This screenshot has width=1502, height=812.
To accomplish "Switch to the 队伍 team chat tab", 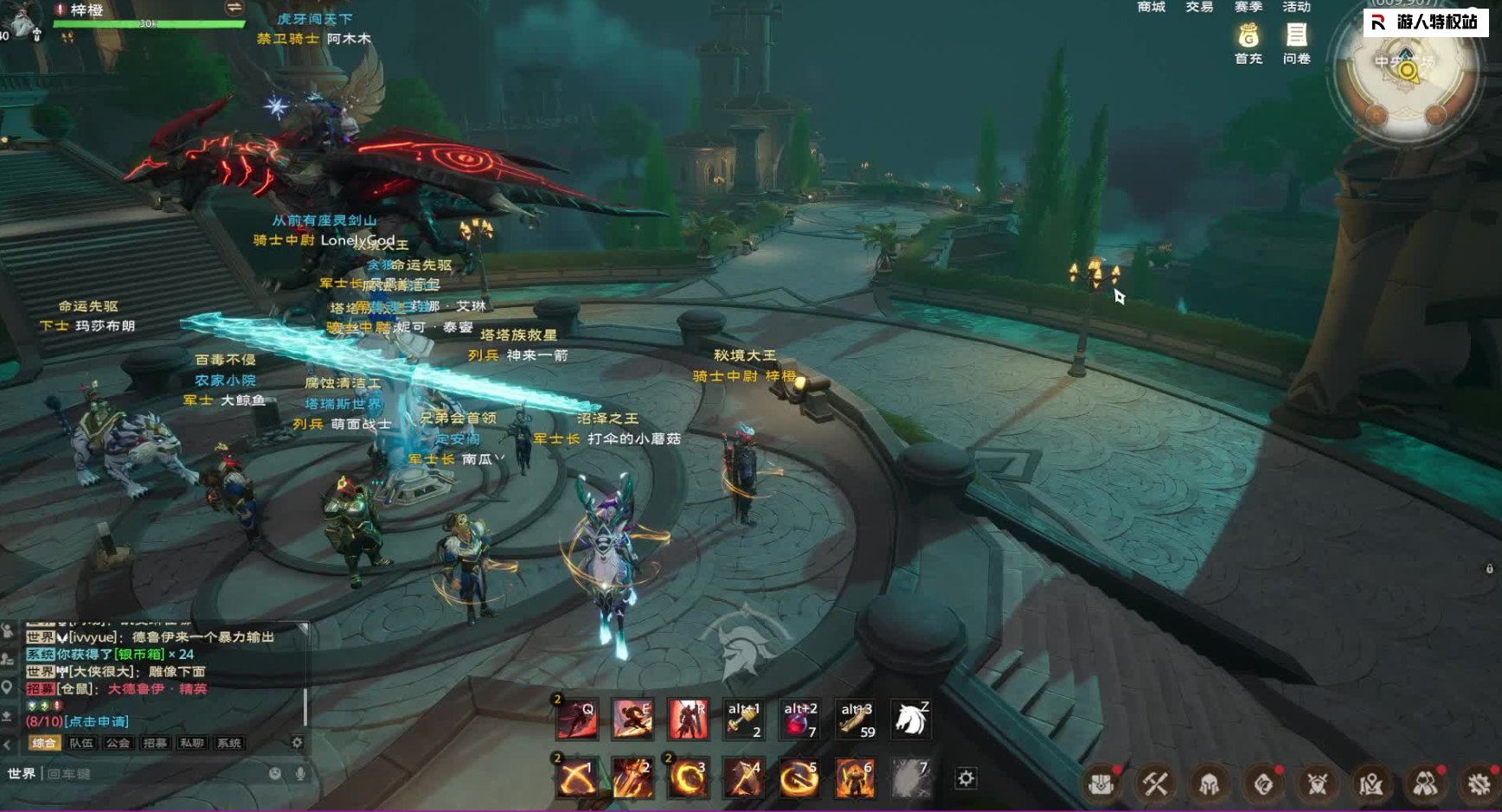I will 81,743.
